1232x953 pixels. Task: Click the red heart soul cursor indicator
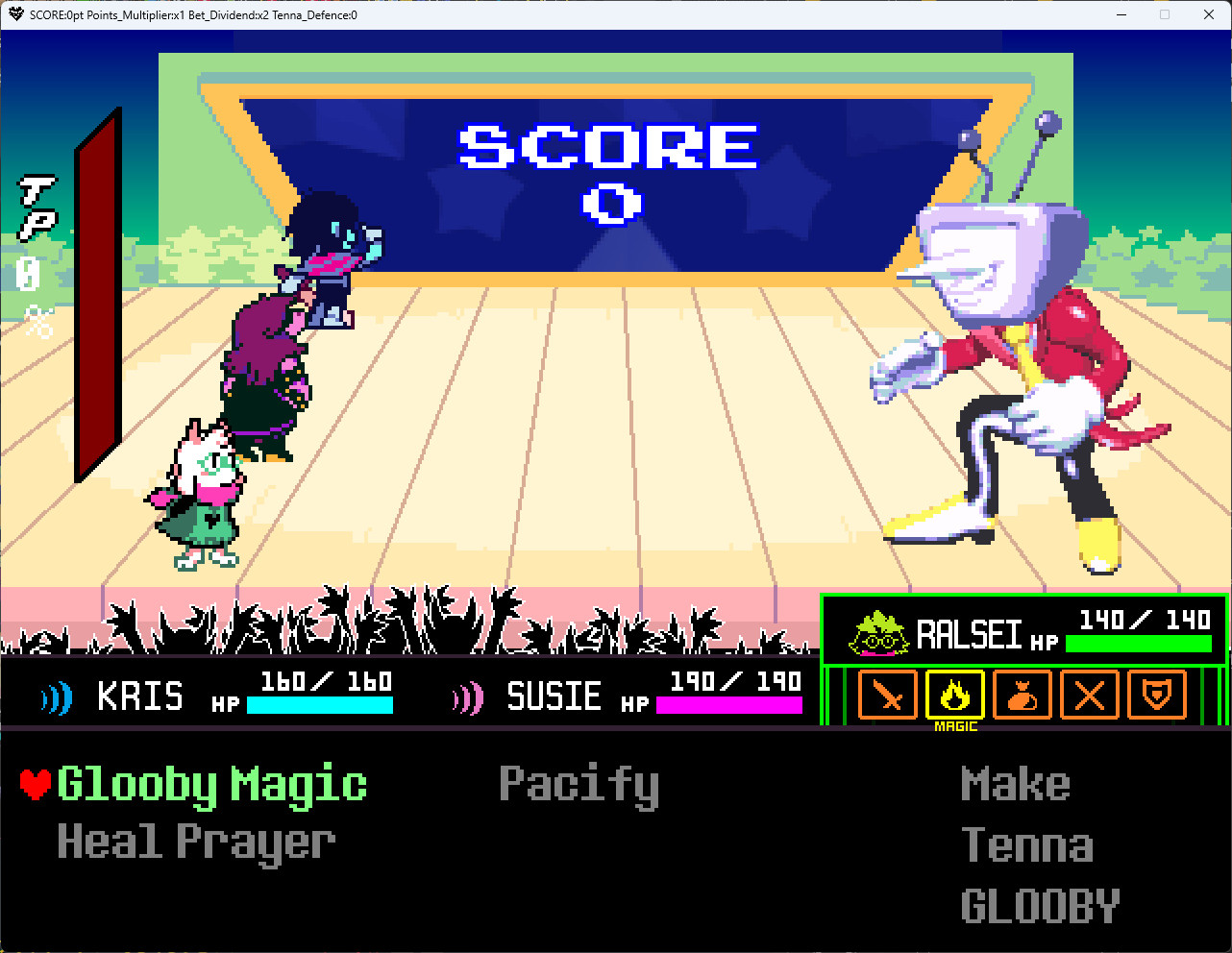pyautogui.click(x=35, y=782)
